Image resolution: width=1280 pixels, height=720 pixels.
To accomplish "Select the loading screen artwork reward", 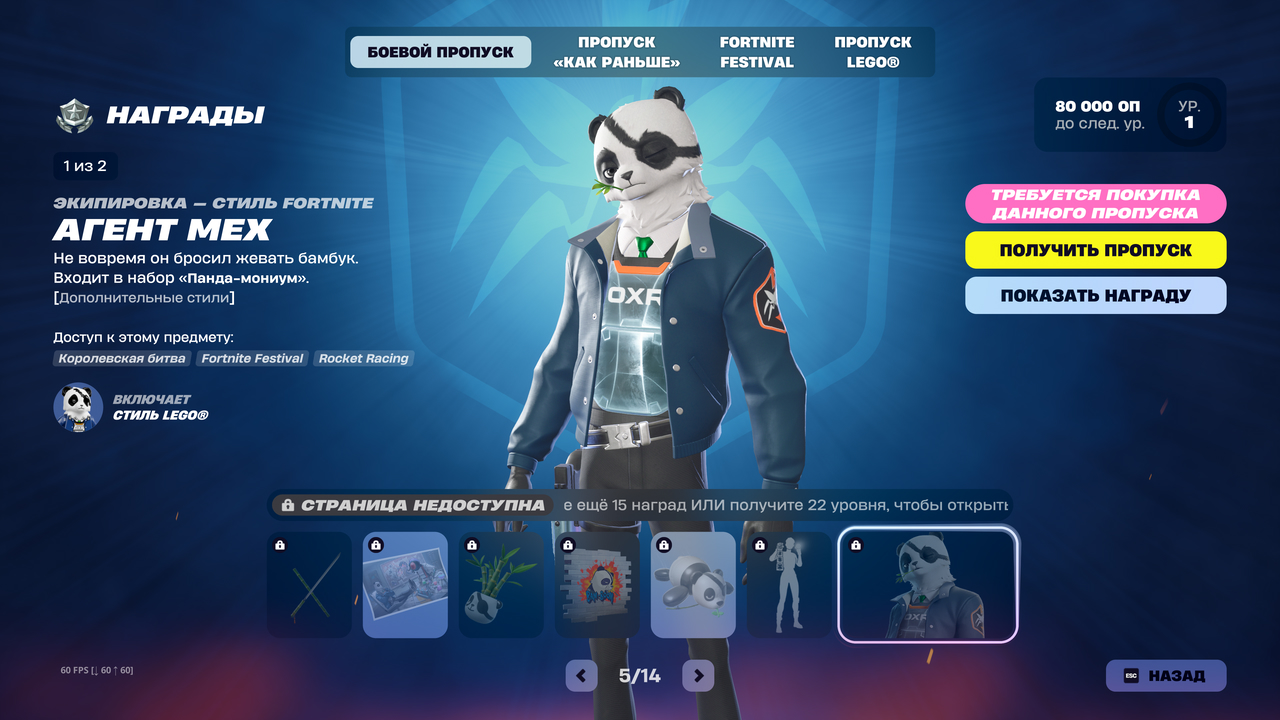I will [x=405, y=585].
